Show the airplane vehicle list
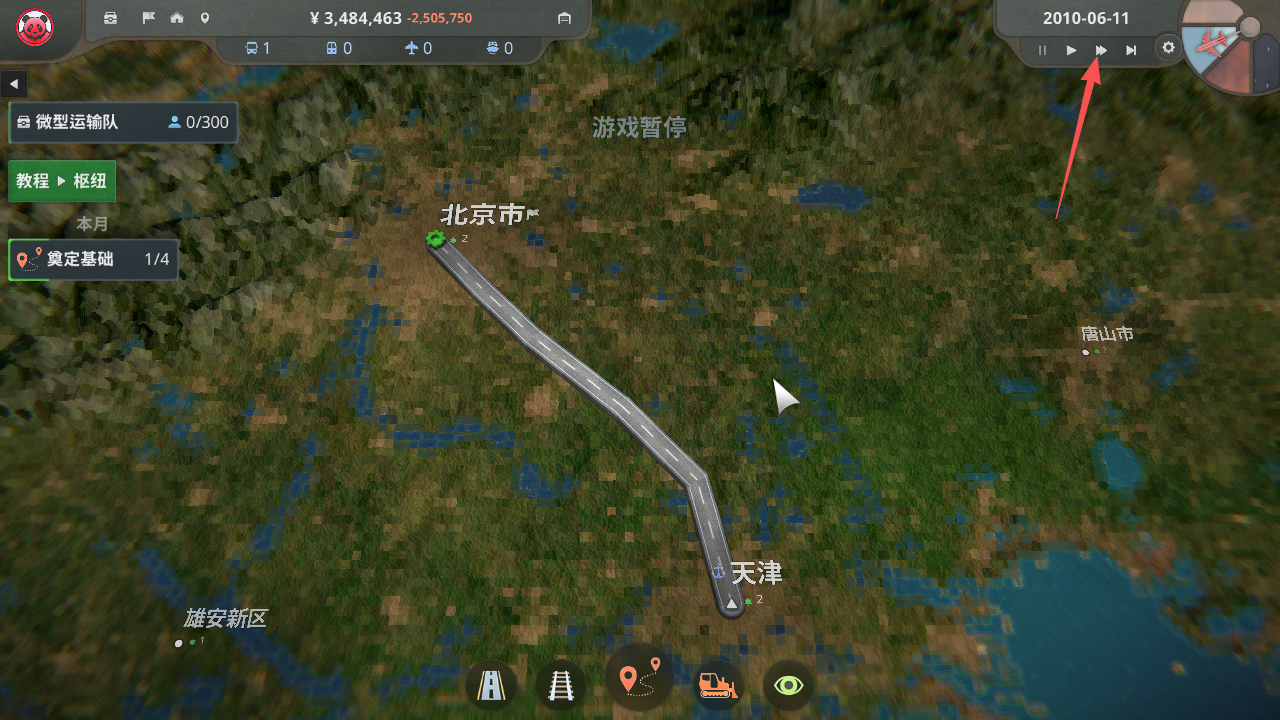1280x720 pixels. point(418,48)
